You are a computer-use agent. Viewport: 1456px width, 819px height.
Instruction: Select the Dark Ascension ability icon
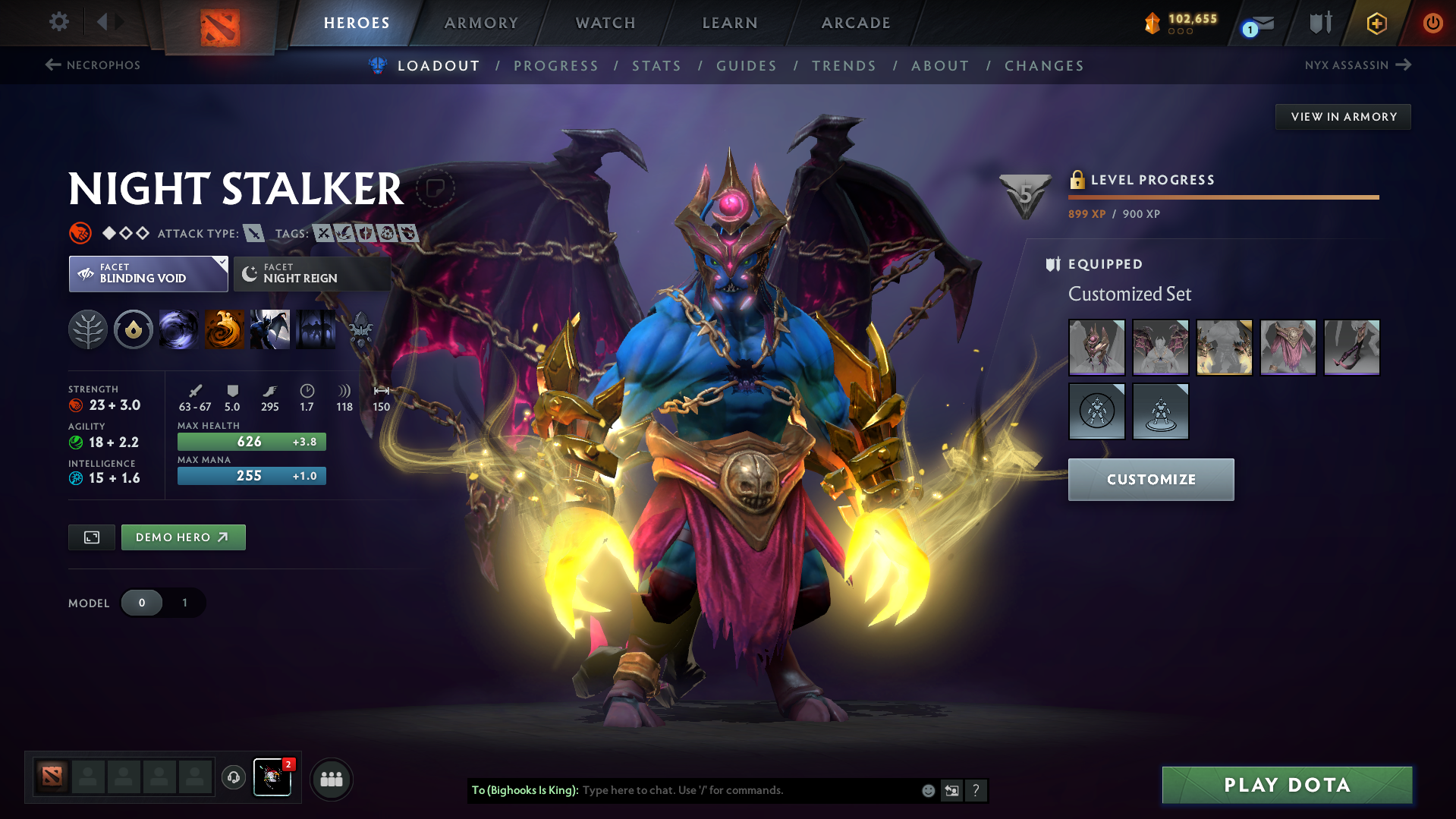[x=316, y=329]
